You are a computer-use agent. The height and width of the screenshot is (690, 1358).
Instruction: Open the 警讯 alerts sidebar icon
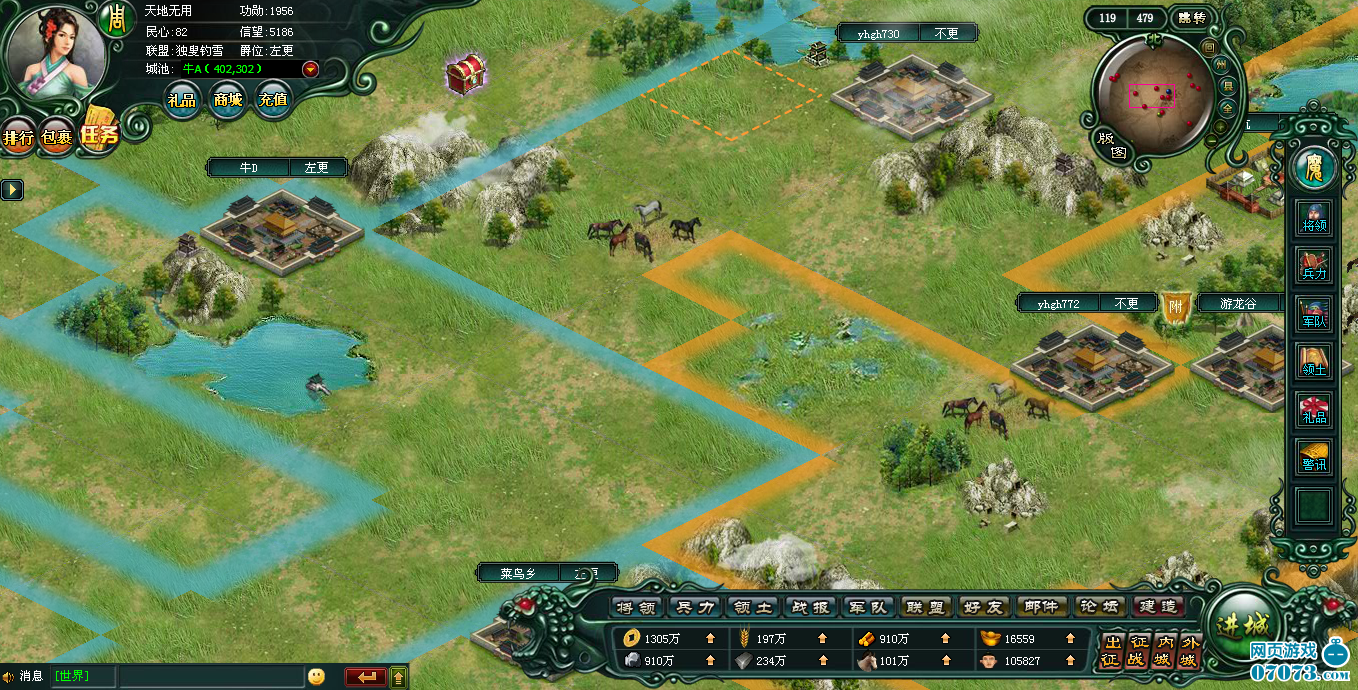(x=1314, y=457)
